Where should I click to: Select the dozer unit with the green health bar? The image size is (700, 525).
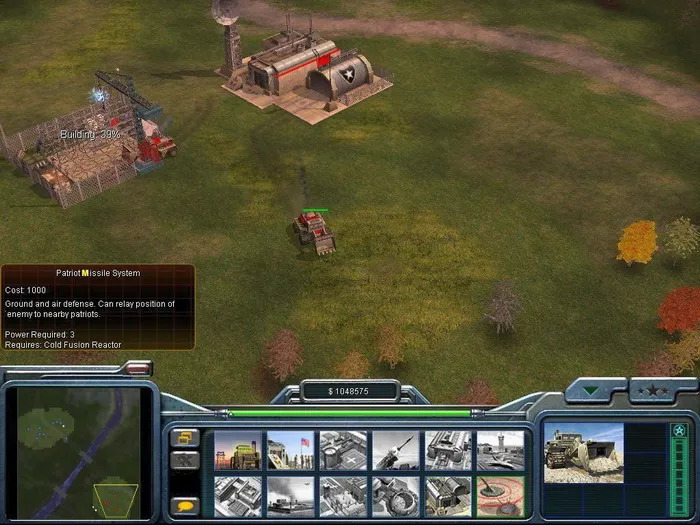pyautogui.click(x=314, y=232)
